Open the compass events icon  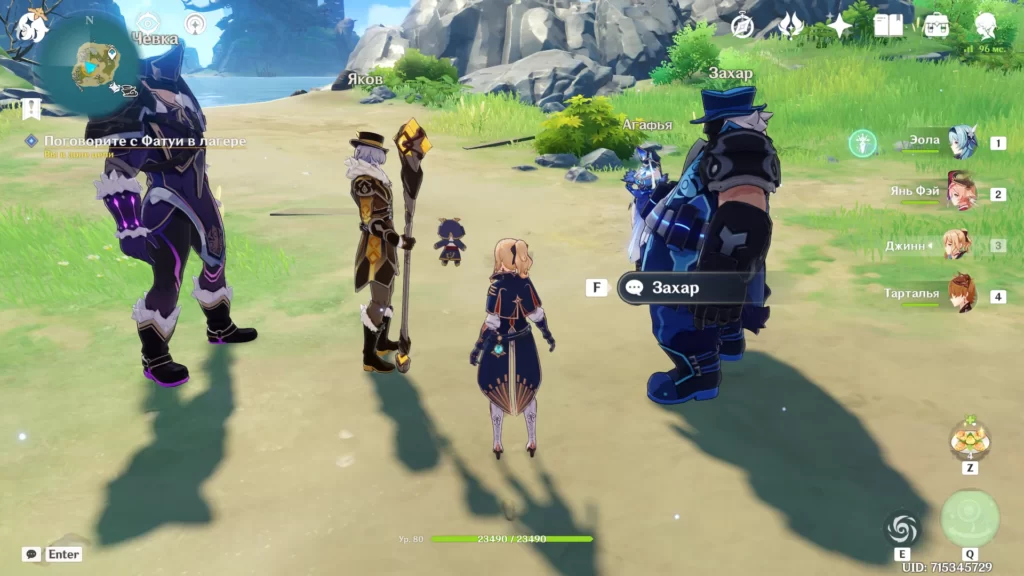742,26
